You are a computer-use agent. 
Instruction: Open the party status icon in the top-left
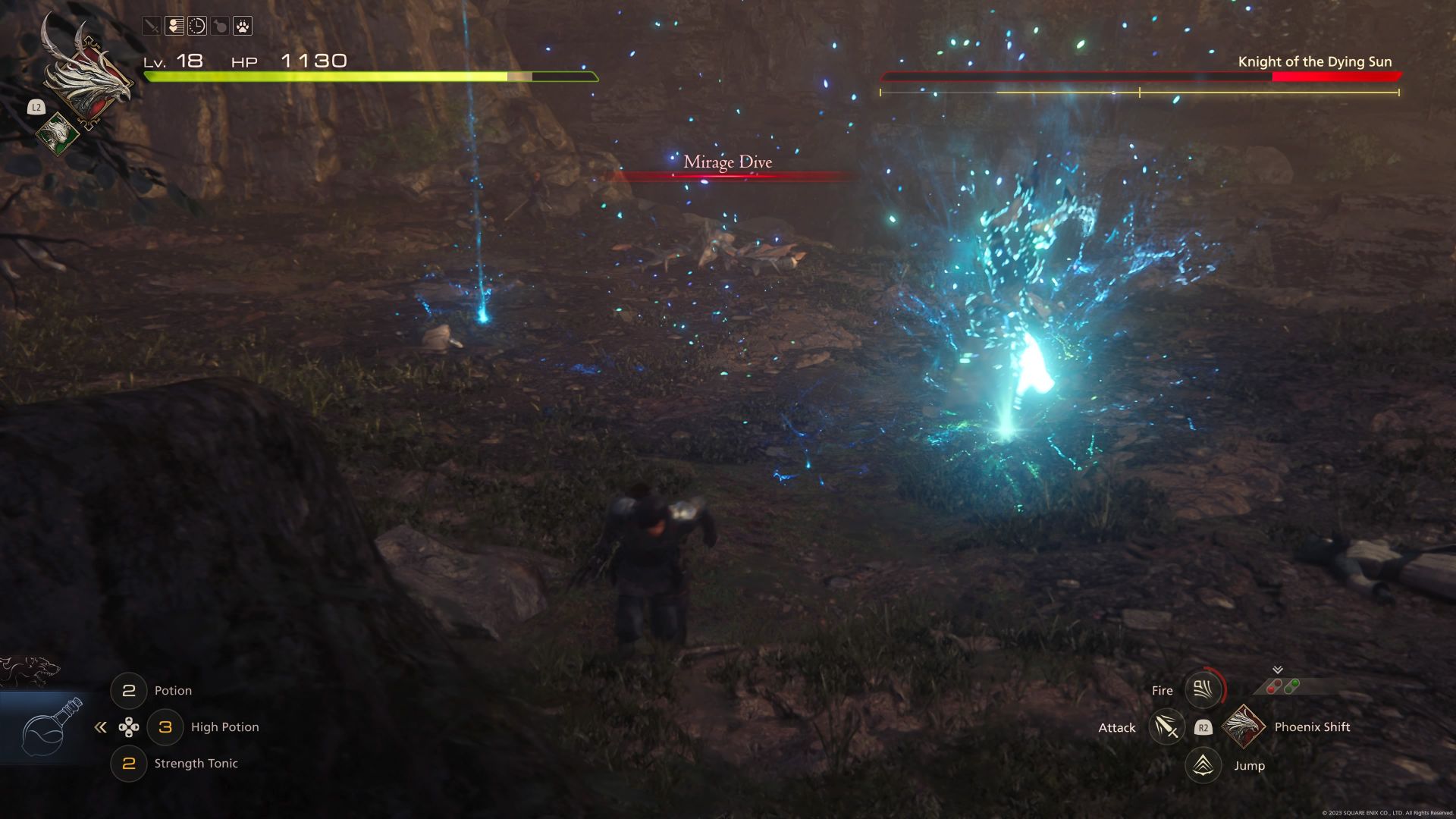tap(174, 27)
